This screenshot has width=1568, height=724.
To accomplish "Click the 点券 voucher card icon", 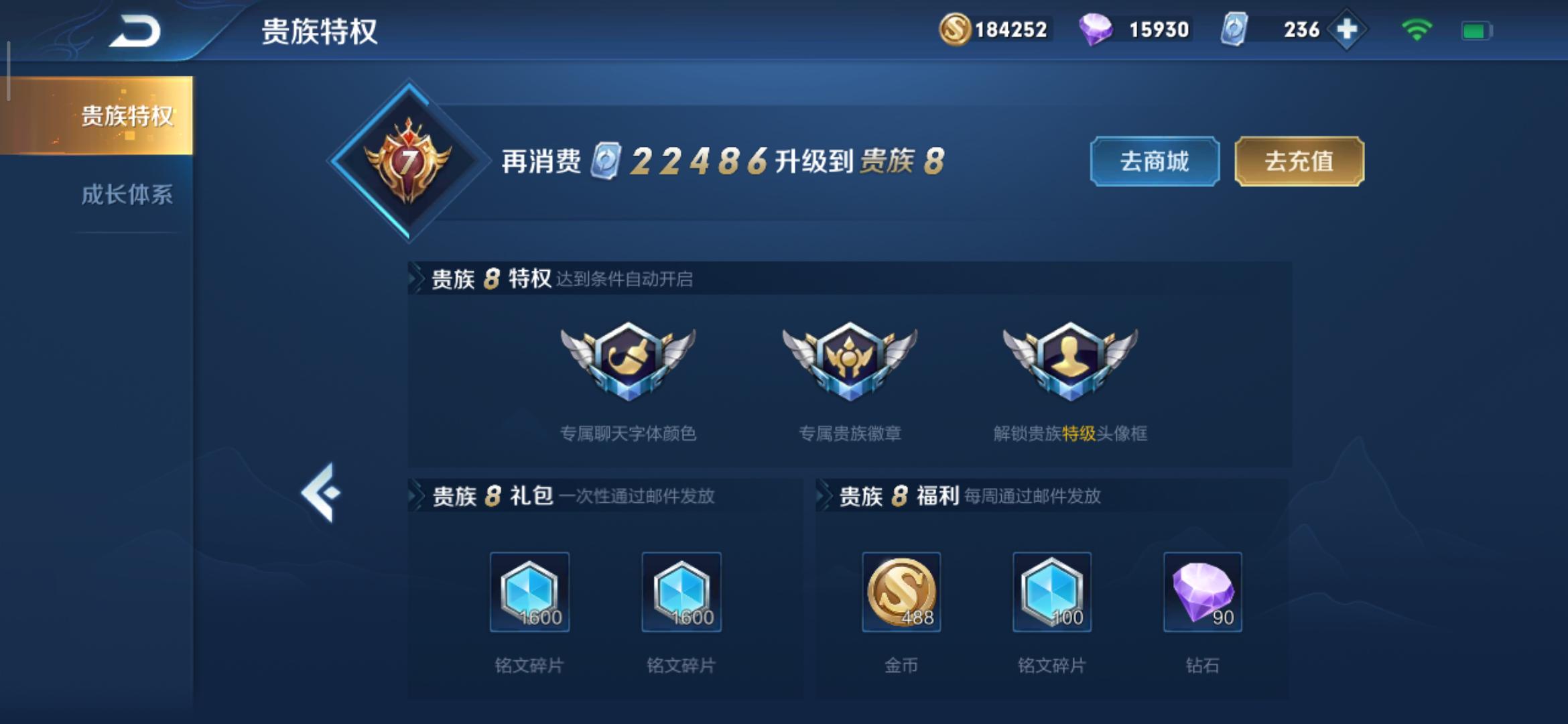I will pos(1235,28).
